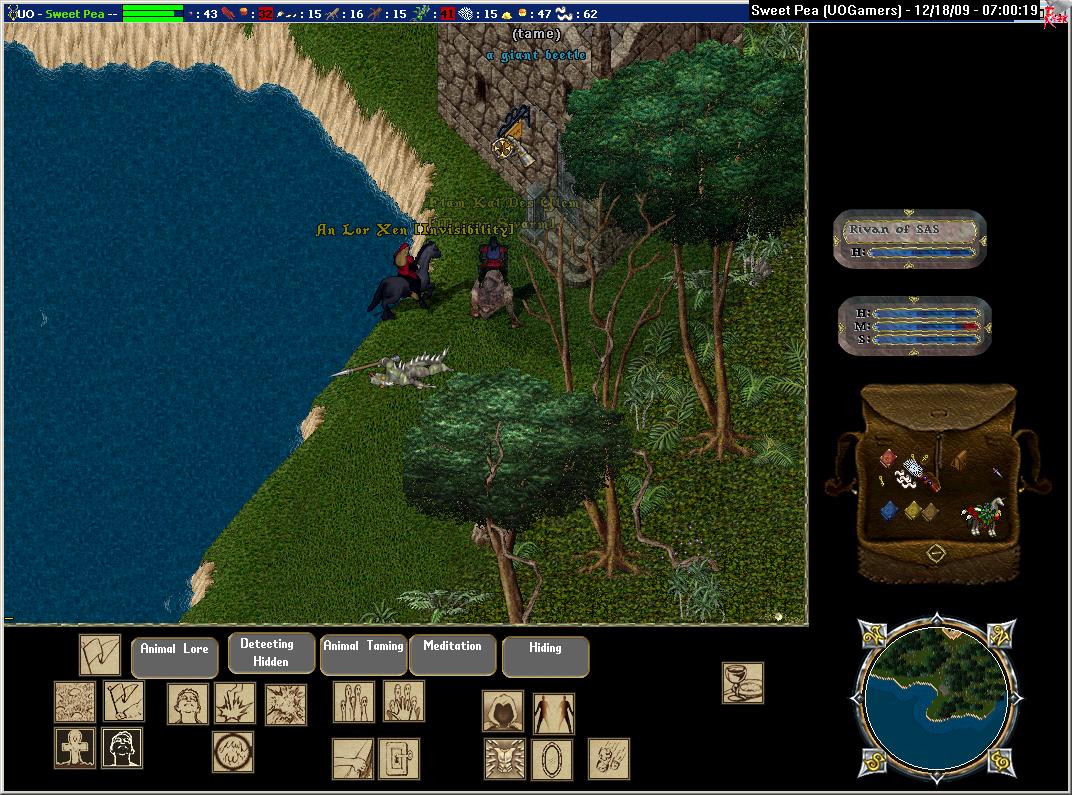Cast the oval mirror spell icon
The height and width of the screenshot is (795, 1072).
(551, 759)
